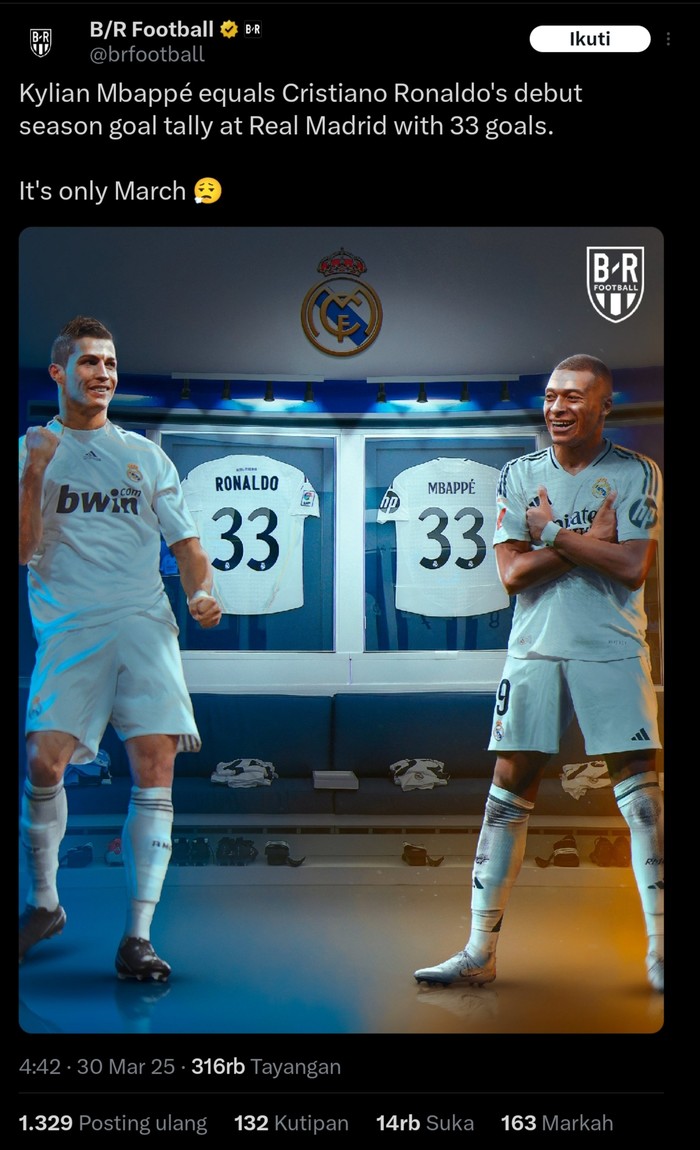Viewport: 700px width, 1150px height.
Task: Expand the Ronaldo and Mbappé post image
Action: 341,629
